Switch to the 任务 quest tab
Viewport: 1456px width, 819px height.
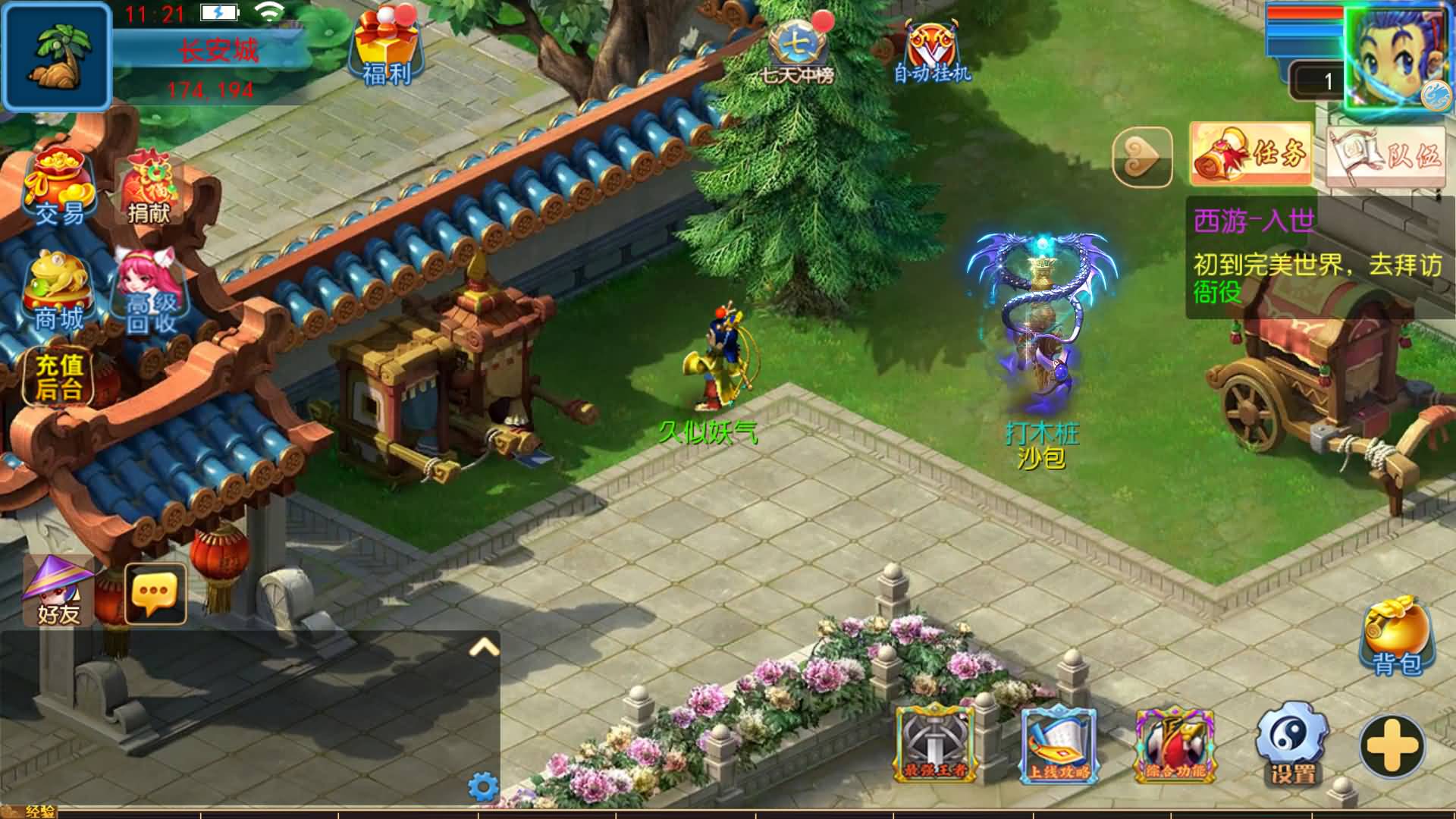click(1250, 152)
